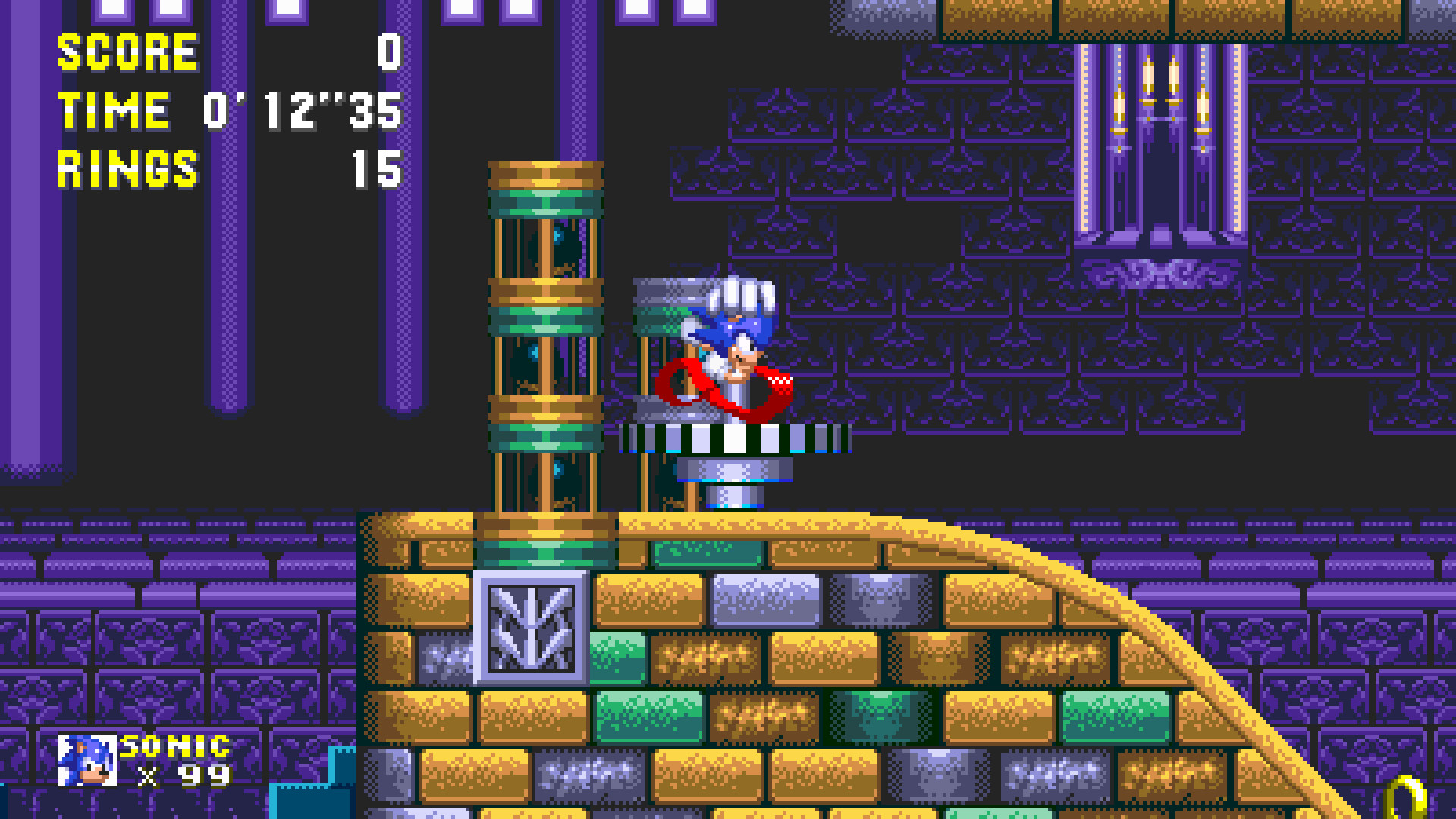Toggle the TIME counter showing 0'12"35
1456x819 pixels.
300,112
